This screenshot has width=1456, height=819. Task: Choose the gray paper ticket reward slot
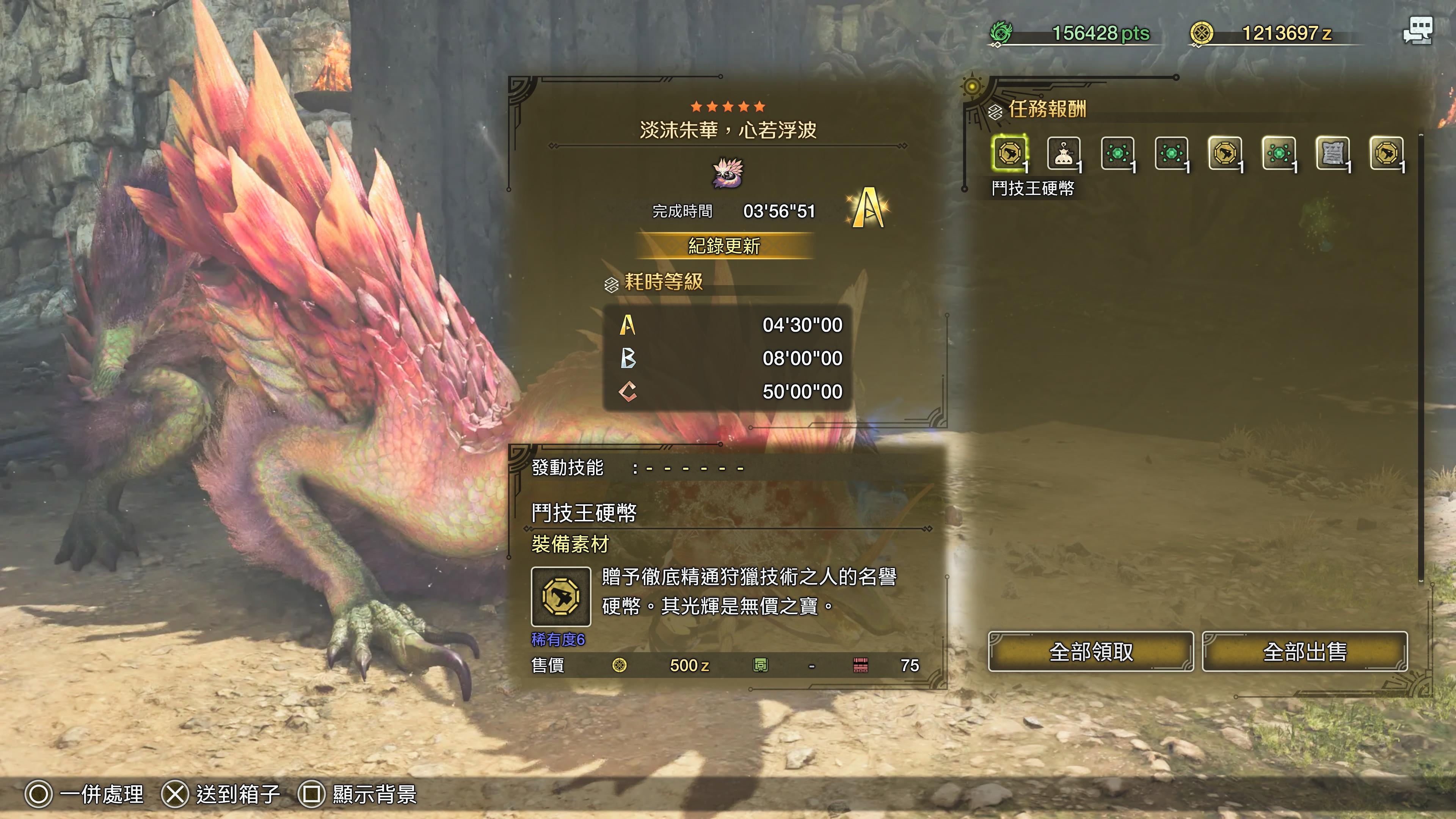coord(1332,153)
